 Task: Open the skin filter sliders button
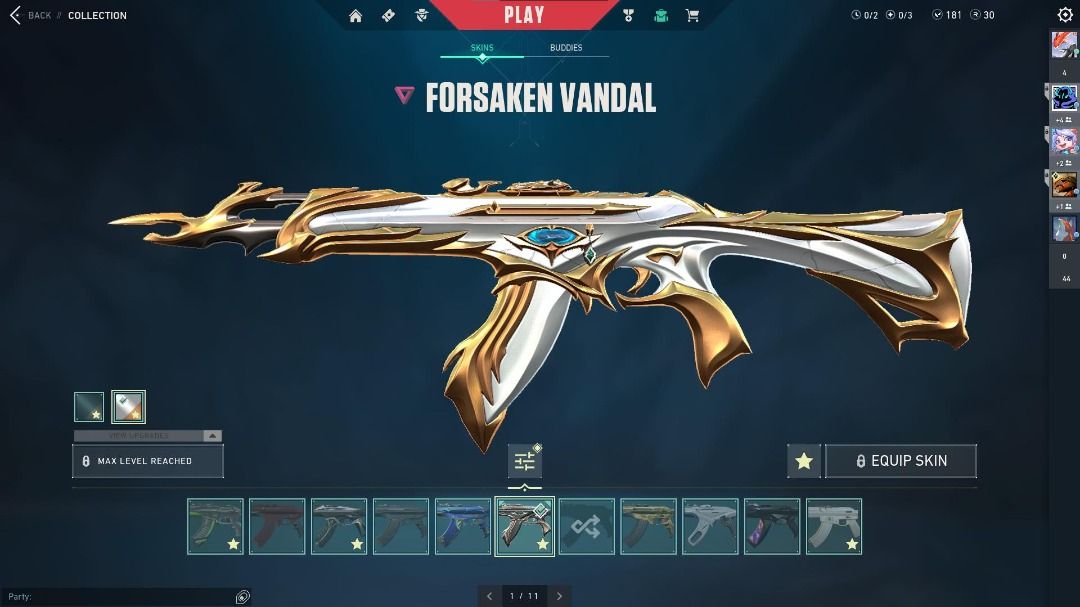pos(525,462)
